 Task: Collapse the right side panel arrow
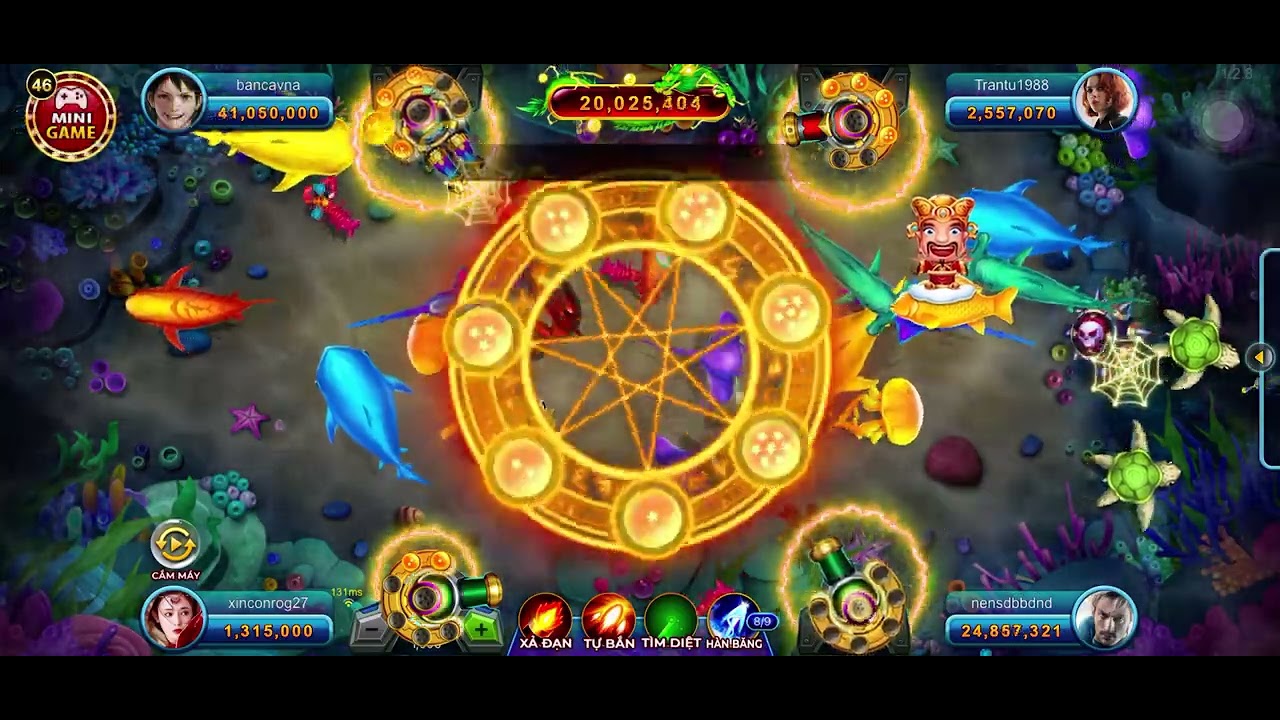(1262, 355)
